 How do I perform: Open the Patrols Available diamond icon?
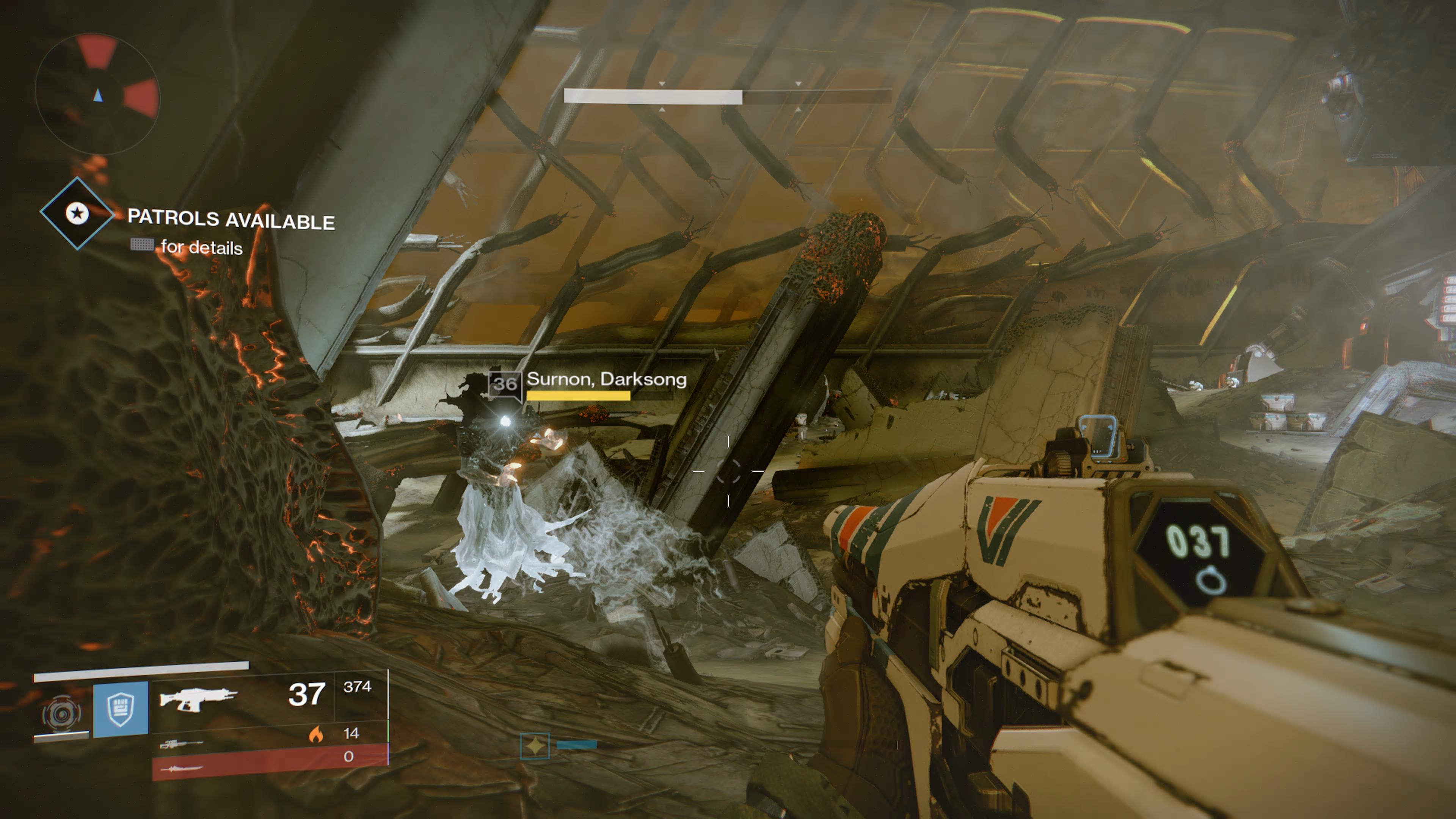pos(77,213)
